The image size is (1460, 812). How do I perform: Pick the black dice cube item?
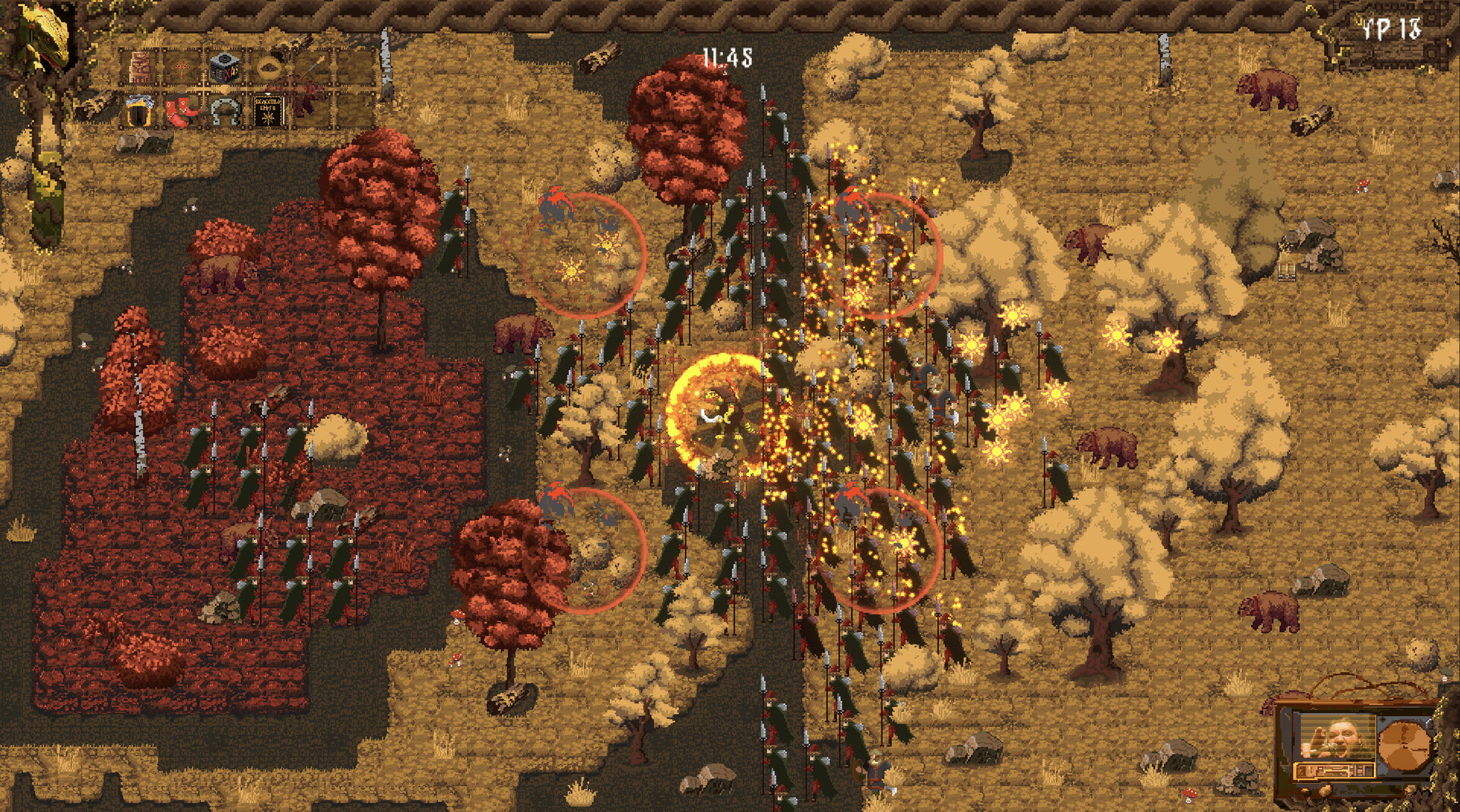(x=225, y=68)
